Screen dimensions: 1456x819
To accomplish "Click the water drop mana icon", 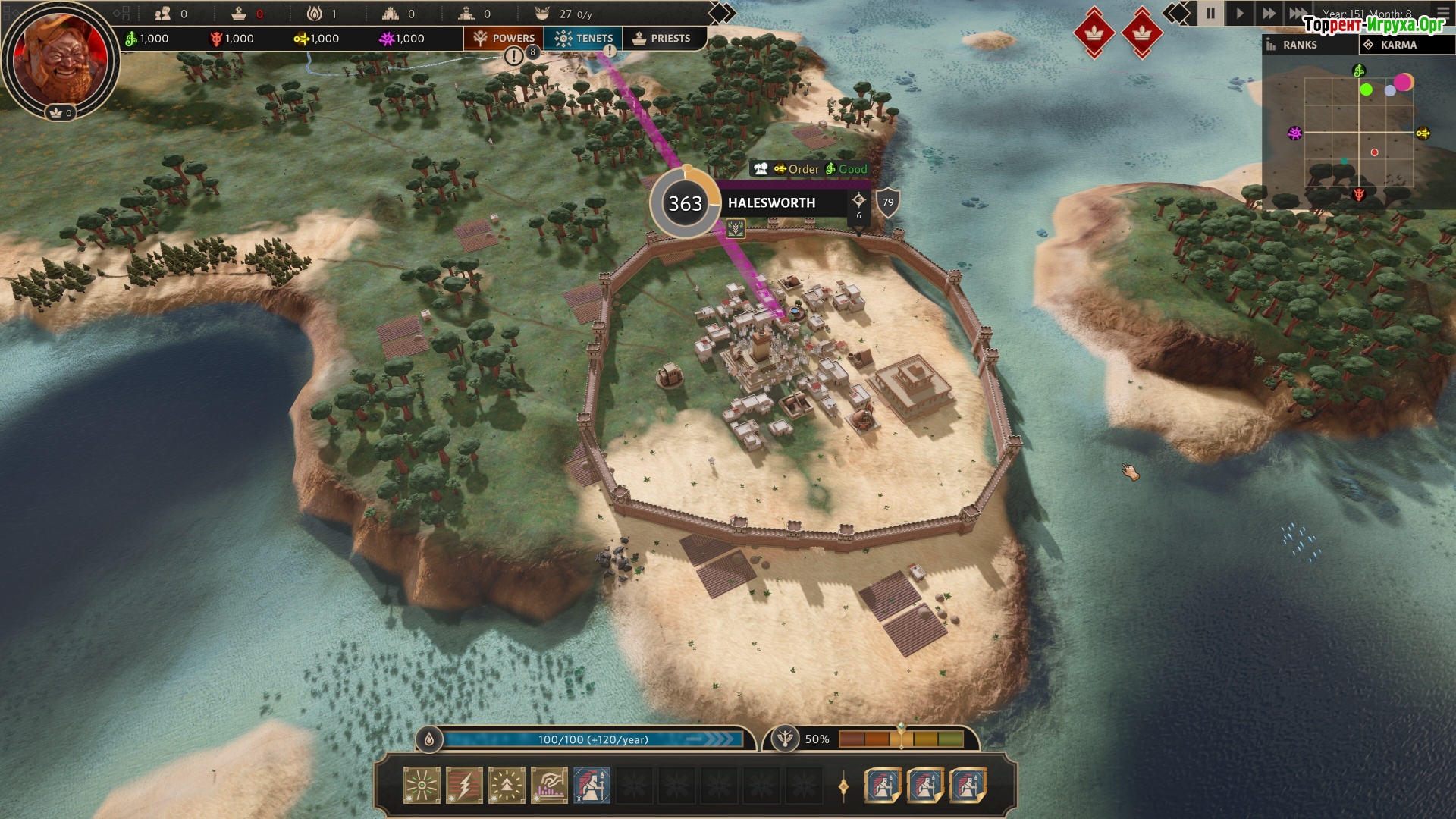I will click(x=429, y=739).
